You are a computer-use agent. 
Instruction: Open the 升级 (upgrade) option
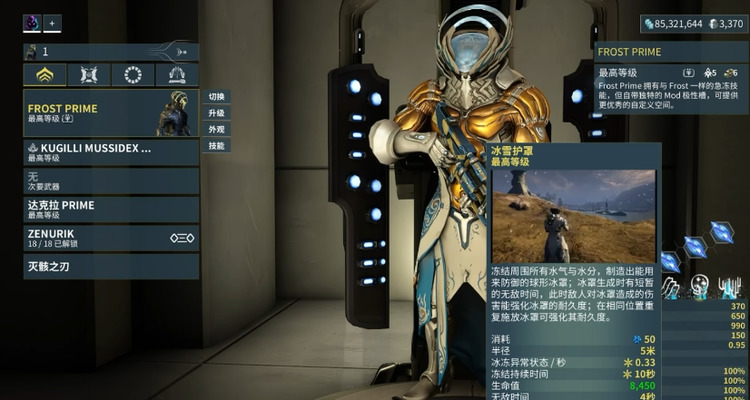click(216, 113)
